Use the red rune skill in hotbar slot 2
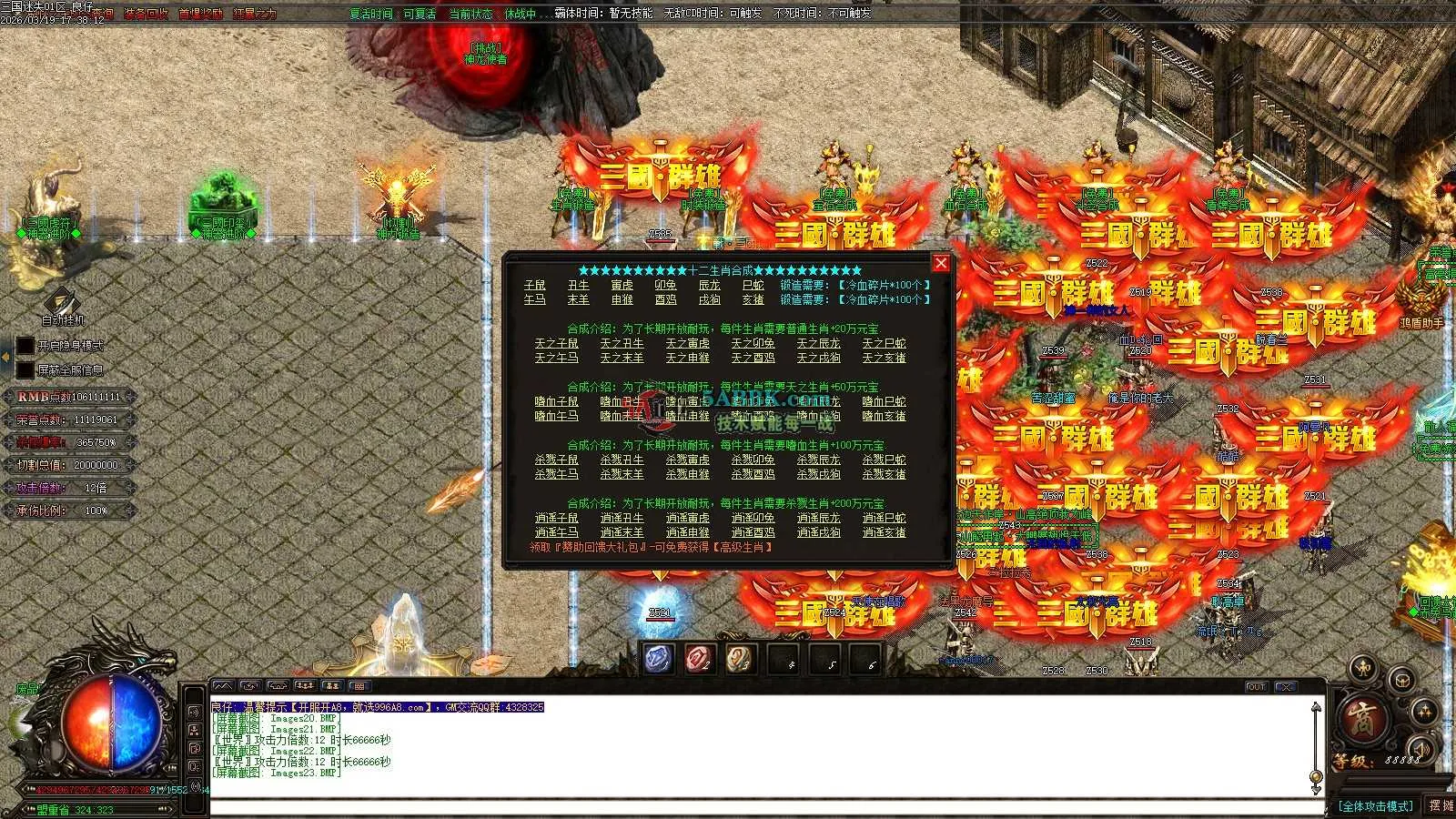Screen dimensions: 1456x819 pos(700,659)
